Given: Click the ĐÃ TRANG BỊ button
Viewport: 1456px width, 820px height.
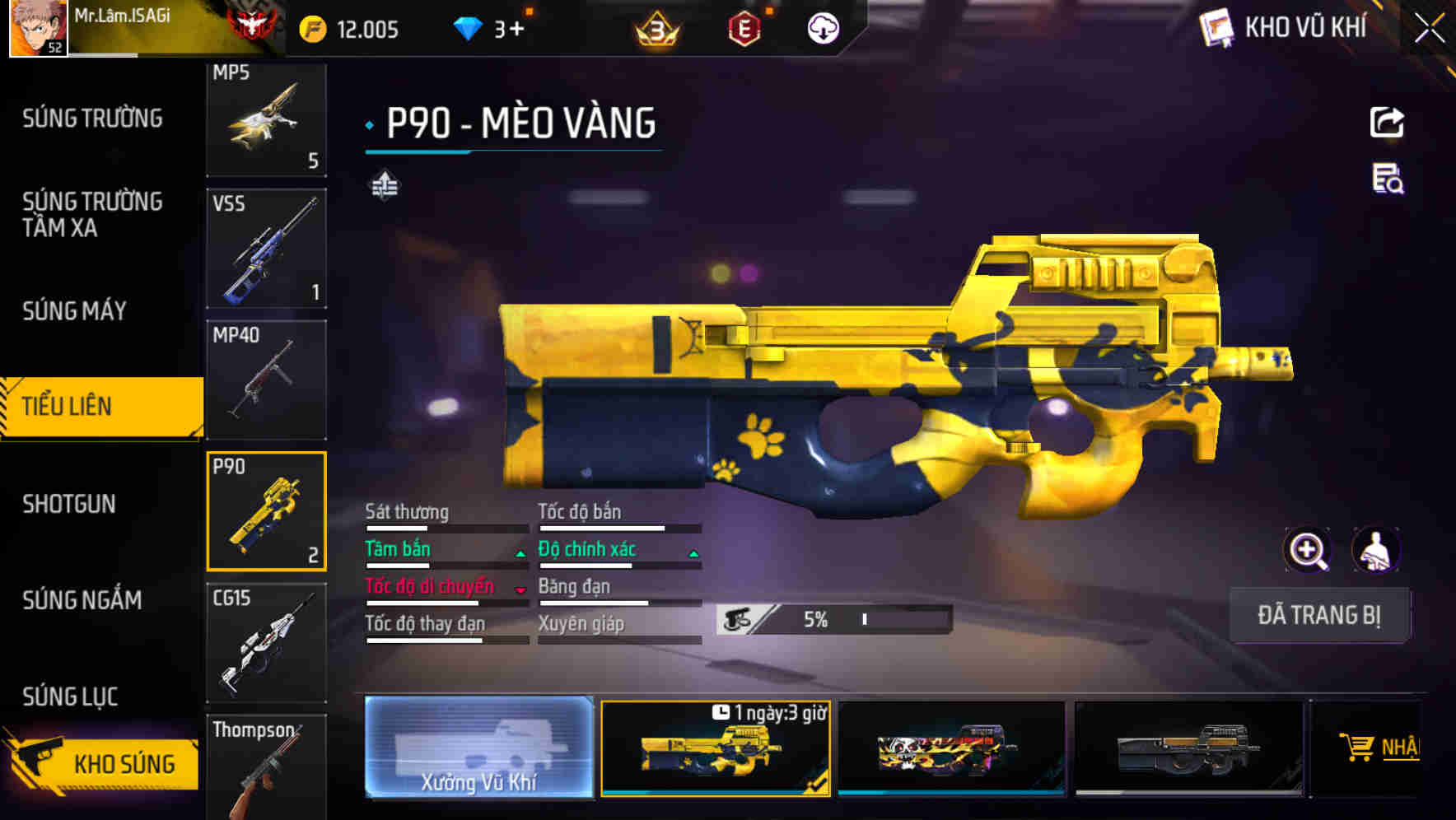Looking at the screenshot, I should [x=1319, y=615].
